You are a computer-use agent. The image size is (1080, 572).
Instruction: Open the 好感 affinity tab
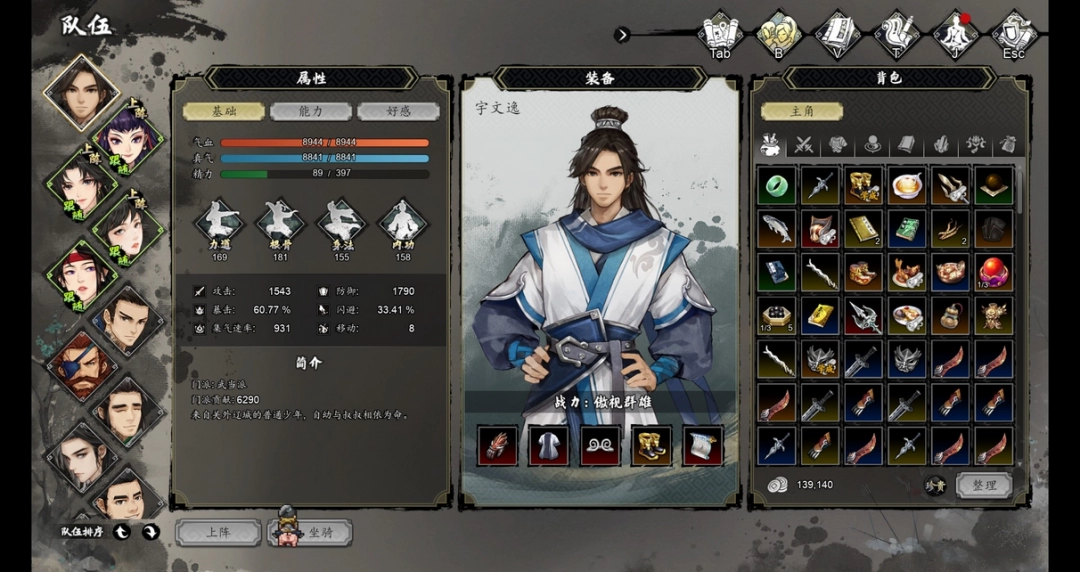398,112
